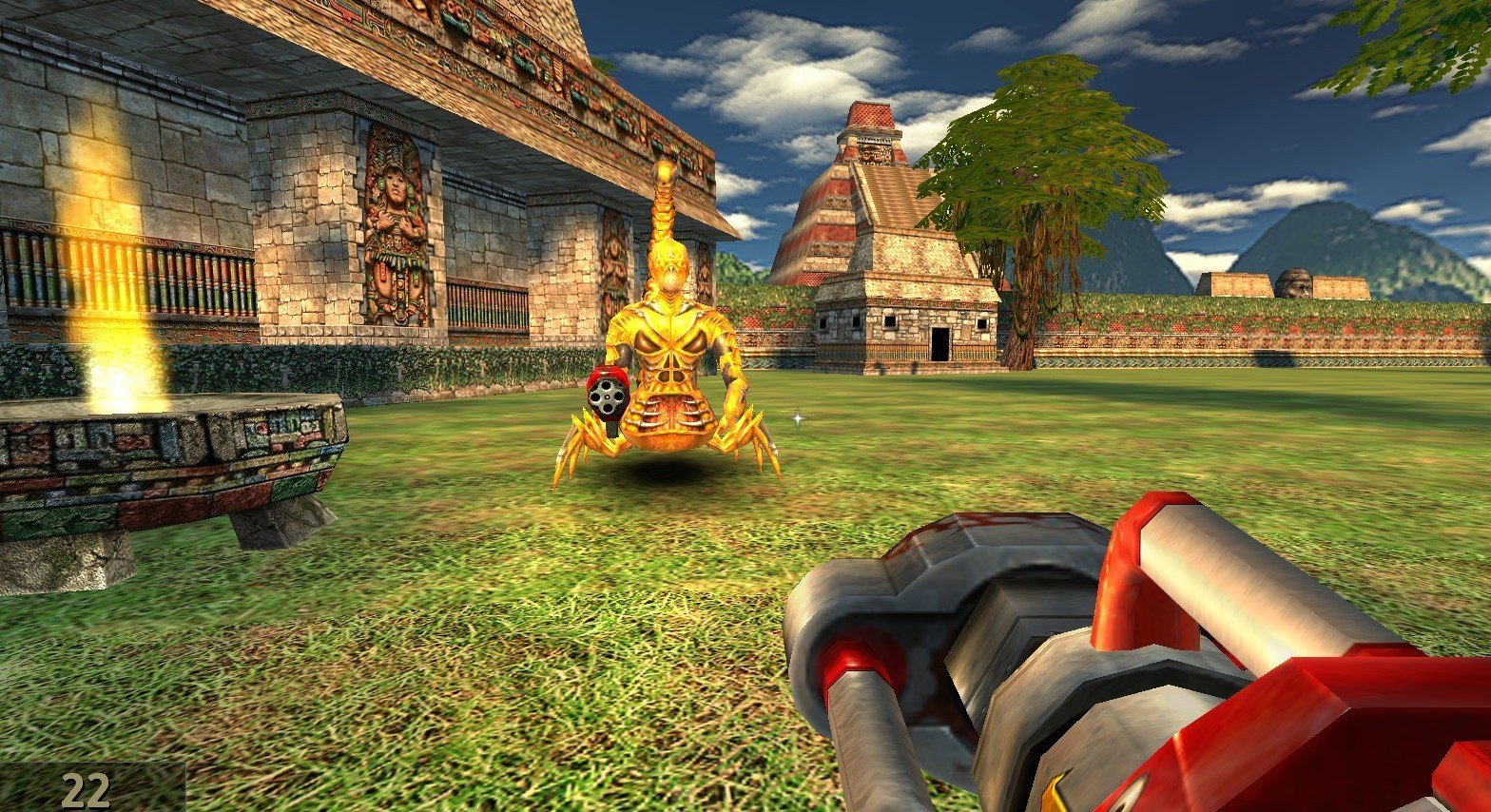Click the stone face statue on the horizon

[x=1293, y=280]
